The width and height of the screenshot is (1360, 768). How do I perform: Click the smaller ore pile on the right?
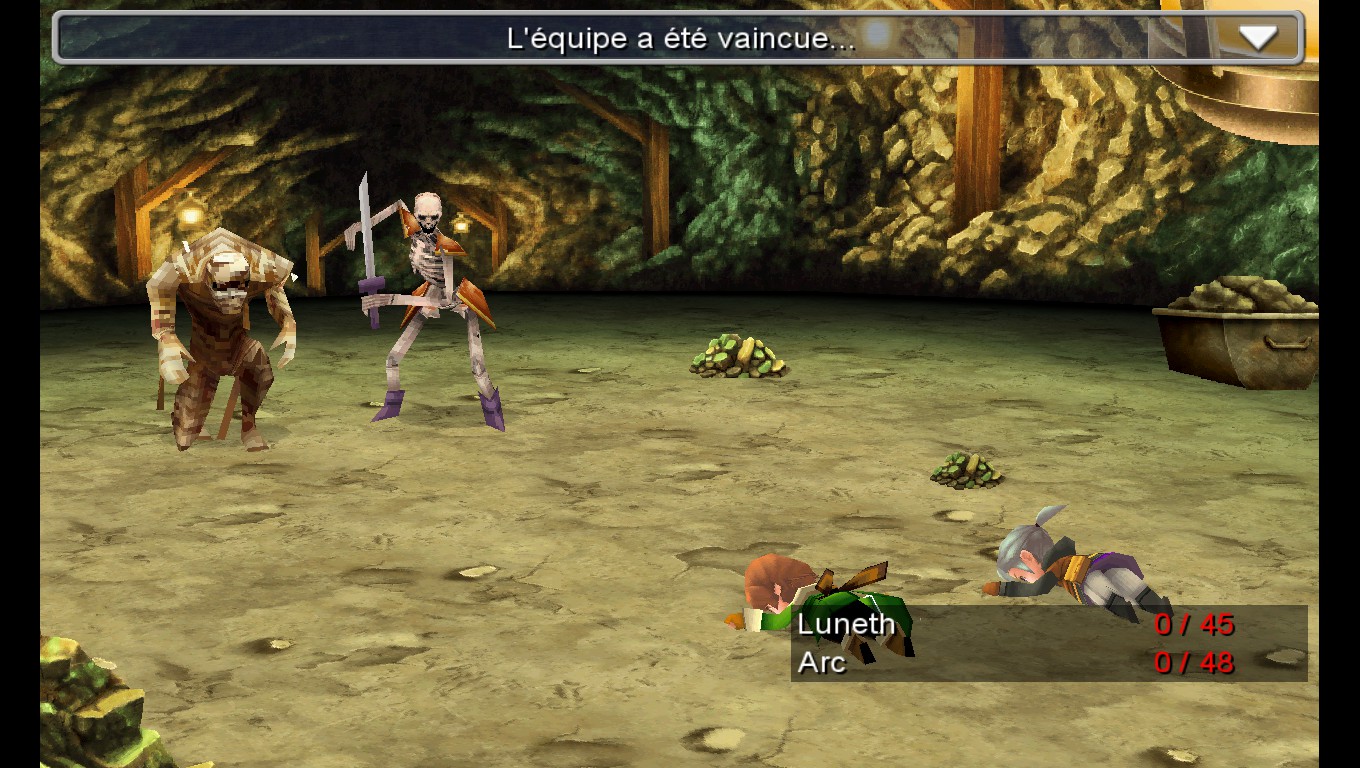pos(965,470)
